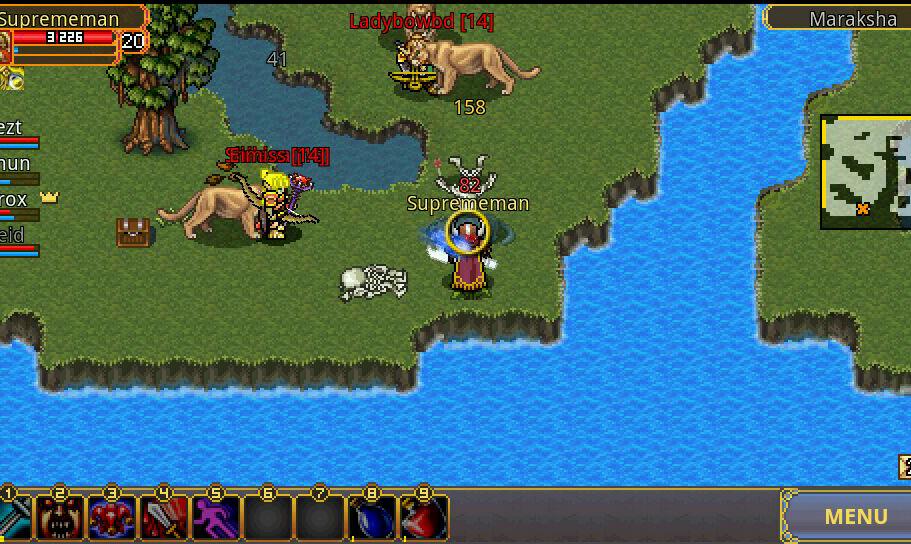This screenshot has height=544, width=911.
Task: Drink the red health potion
Action: tap(423, 518)
